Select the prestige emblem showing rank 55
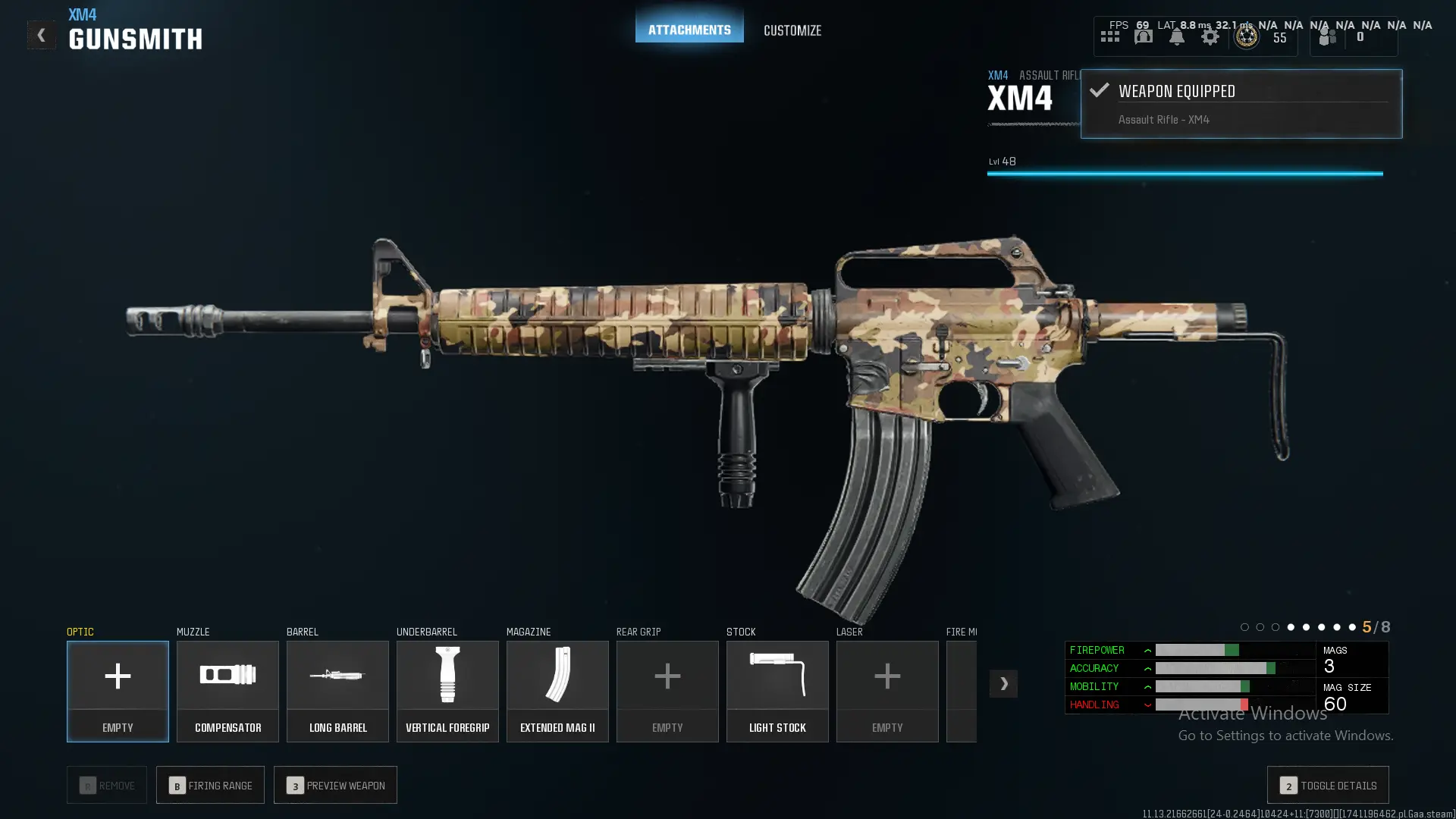This screenshot has width=1456, height=819. (x=1246, y=36)
